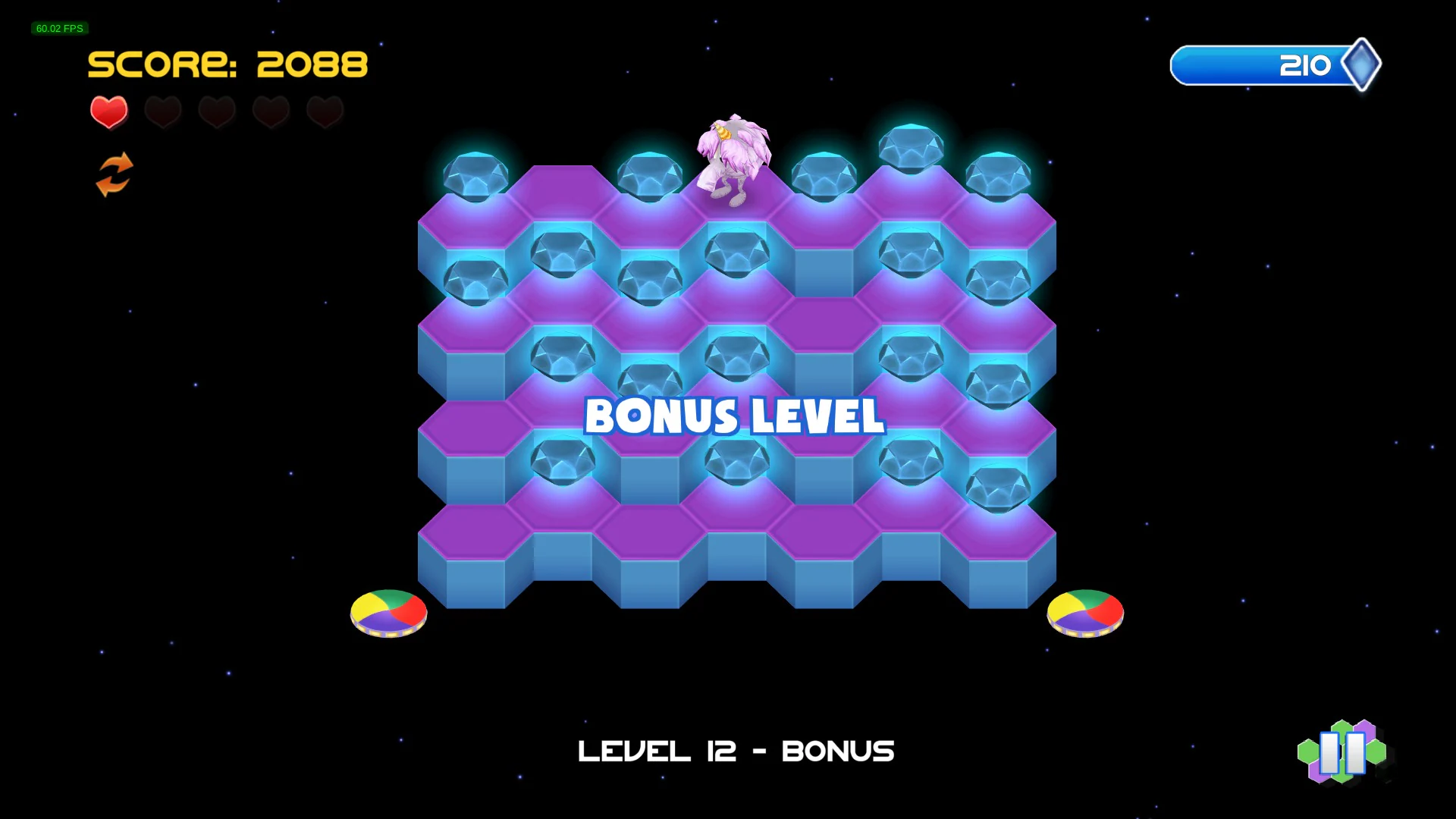The image size is (1456, 819).
Task: Click the orange swap arrows icon
Action: pos(115,173)
